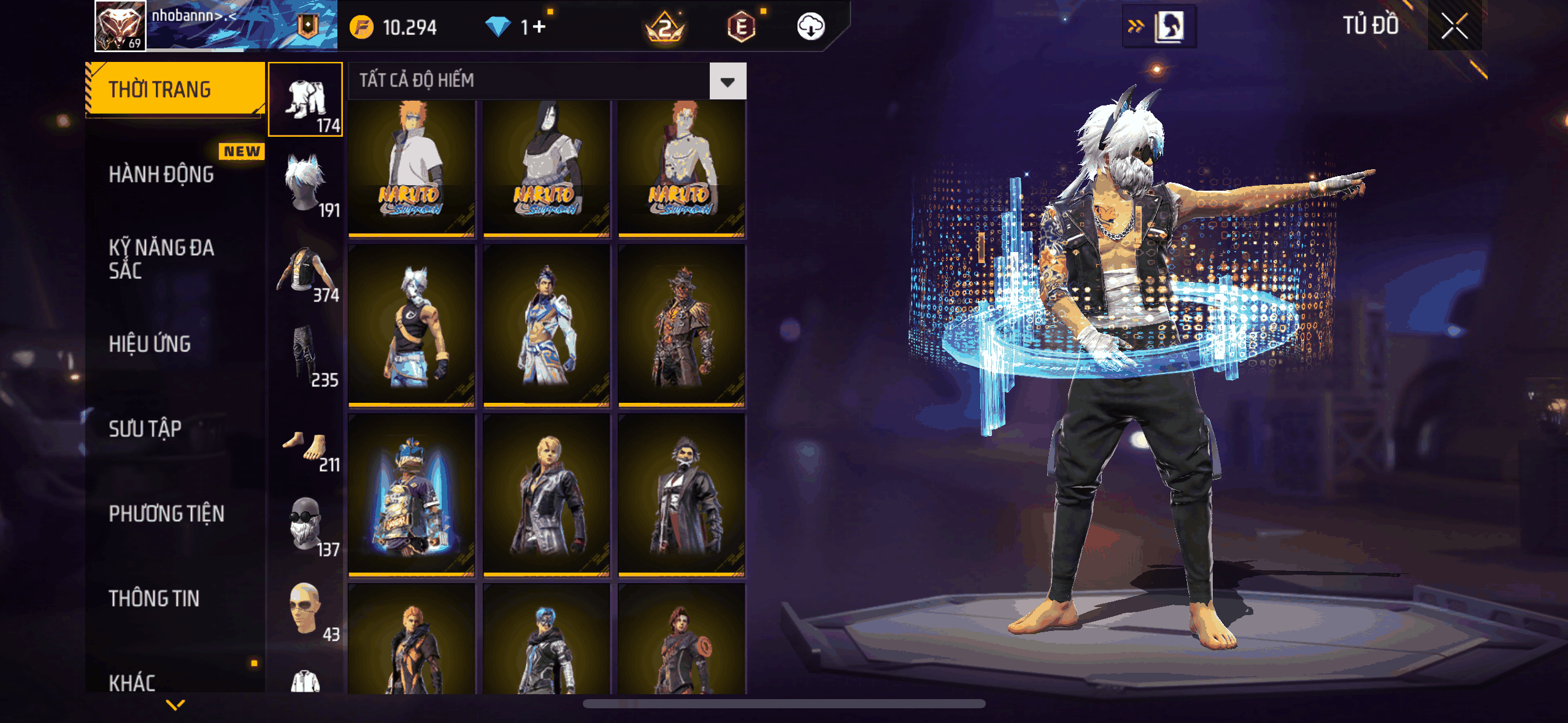Screen dimensions: 1568x723
Task: Switch to the Hành Động tab
Action: pos(161,175)
